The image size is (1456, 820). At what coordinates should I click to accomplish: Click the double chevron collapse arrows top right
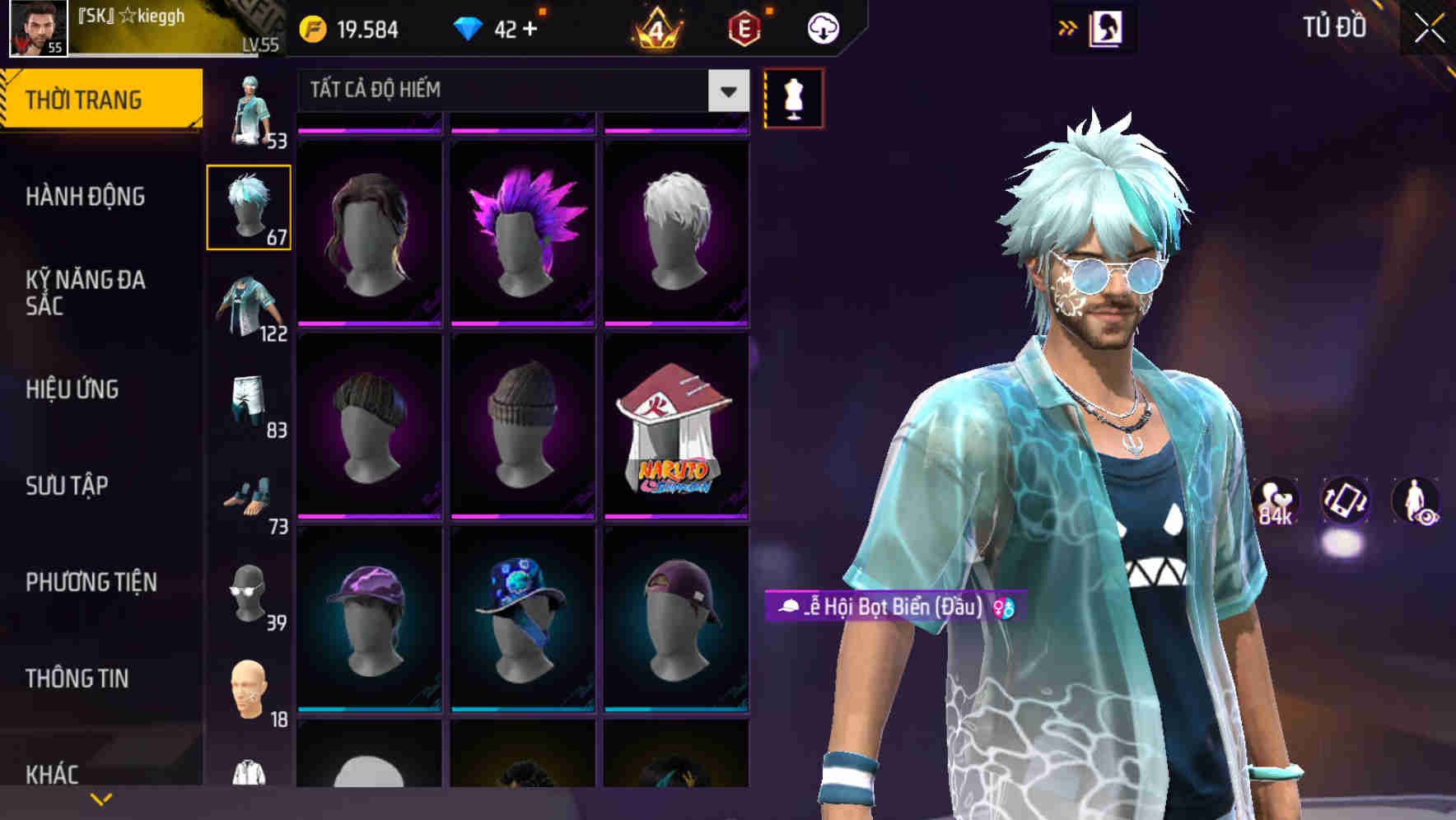(1068, 27)
